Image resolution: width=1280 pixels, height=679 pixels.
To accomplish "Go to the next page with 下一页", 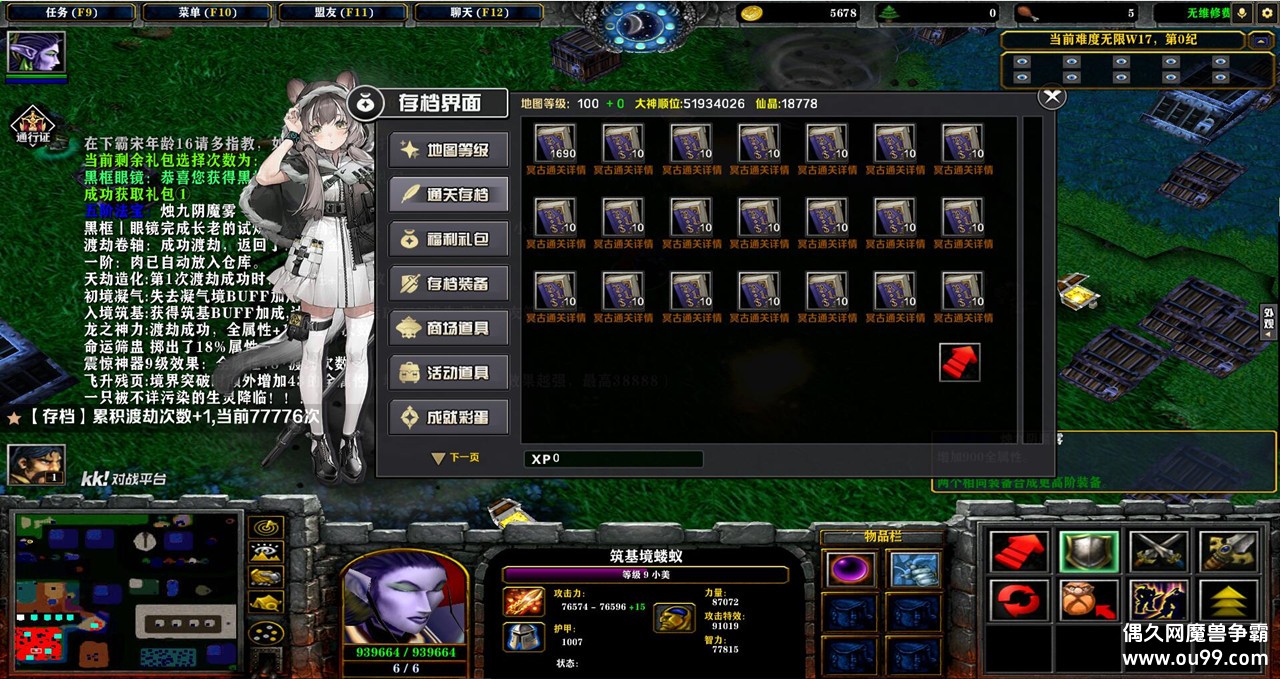I will pyautogui.click(x=456, y=458).
